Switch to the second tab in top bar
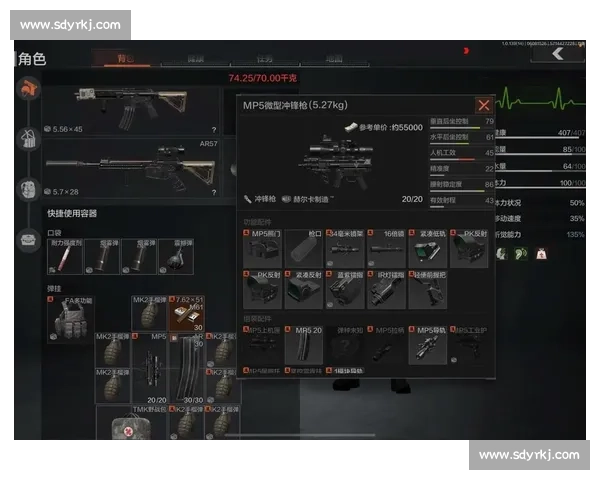Screen dimensions: 600x480 coord(197,60)
